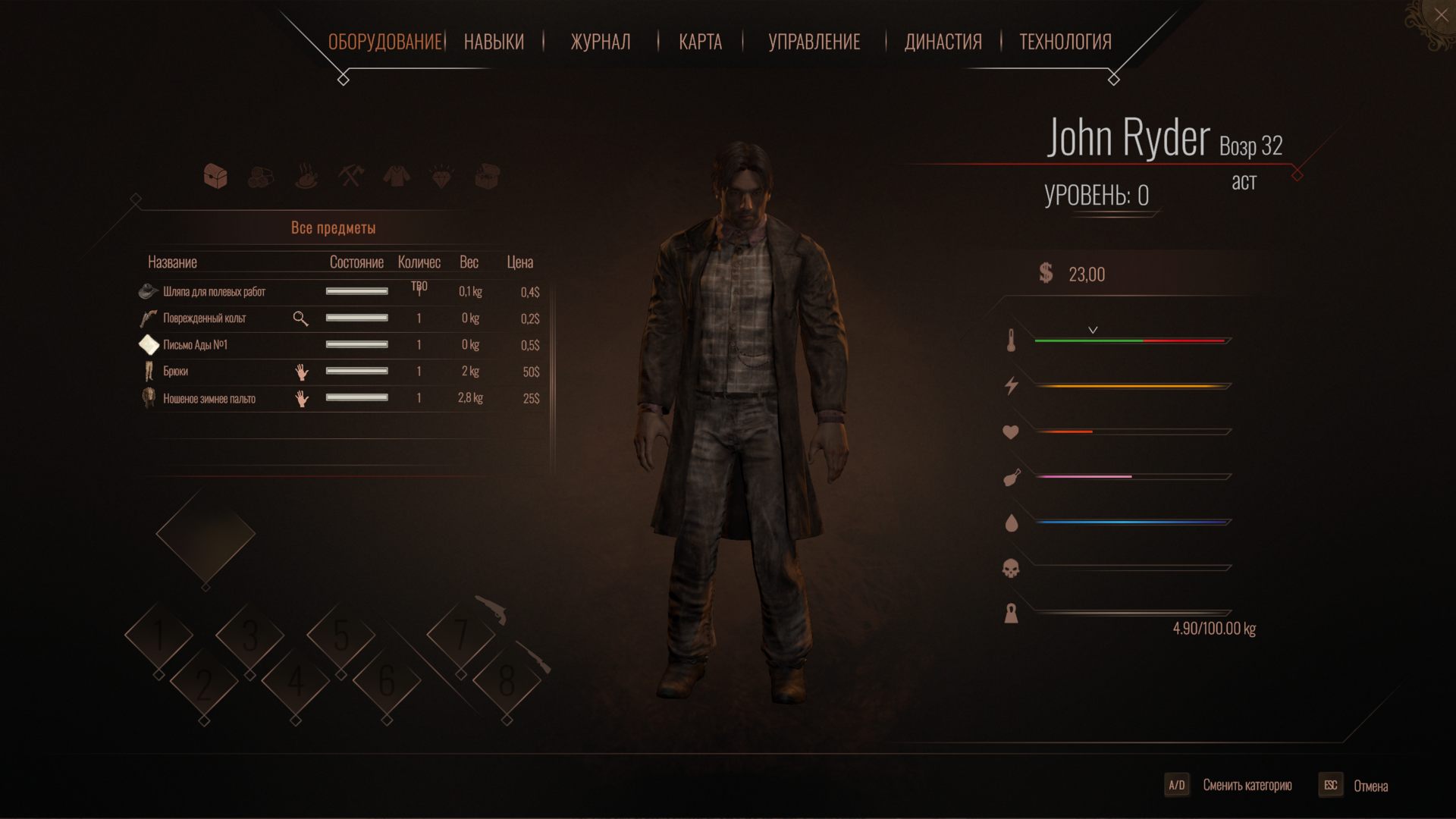This screenshot has width=1456, height=819.
Task: Show the ДИНАСТИЯ tab
Action: point(943,42)
